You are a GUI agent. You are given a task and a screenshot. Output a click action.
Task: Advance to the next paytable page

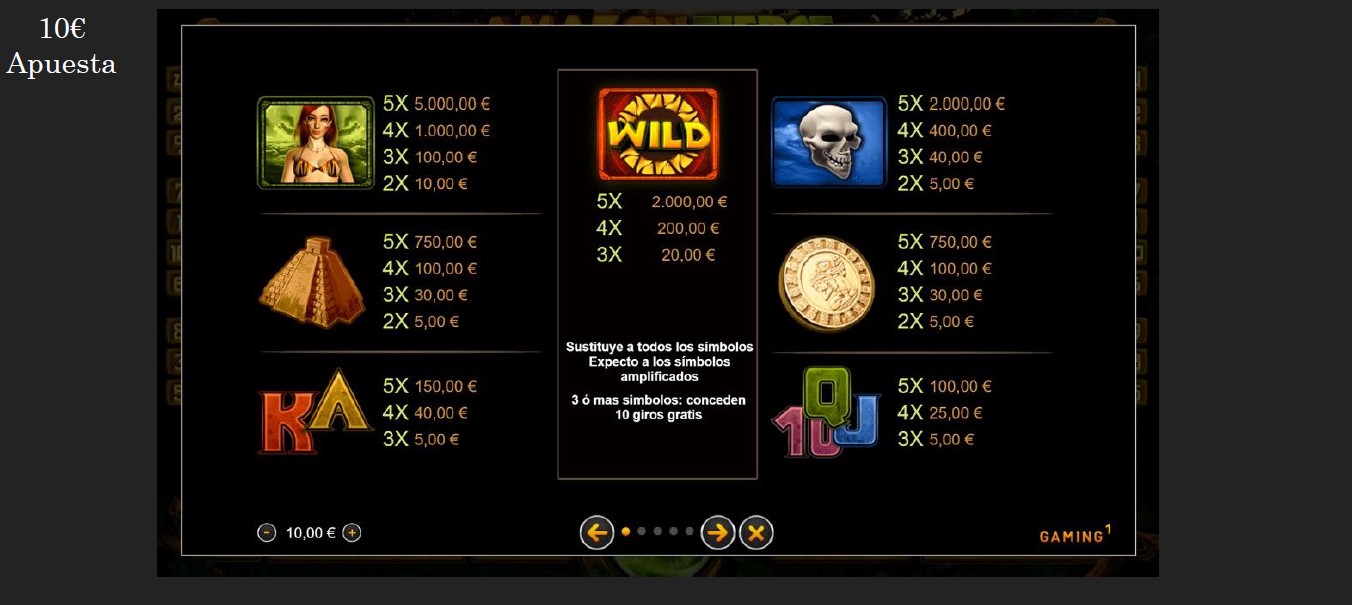click(718, 533)
